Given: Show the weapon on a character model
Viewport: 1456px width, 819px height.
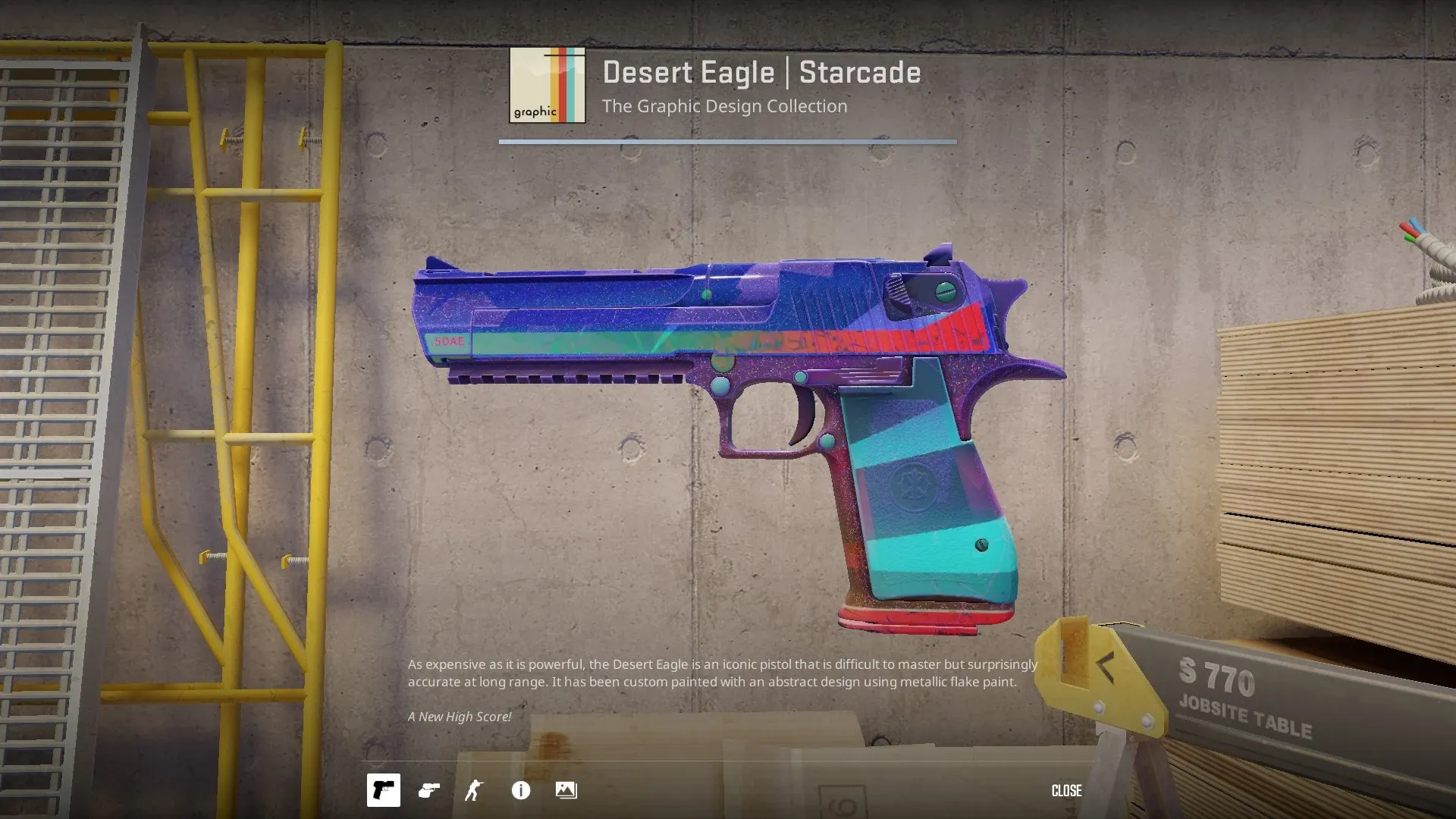Looking at the screenshot, I should (474, 790).
